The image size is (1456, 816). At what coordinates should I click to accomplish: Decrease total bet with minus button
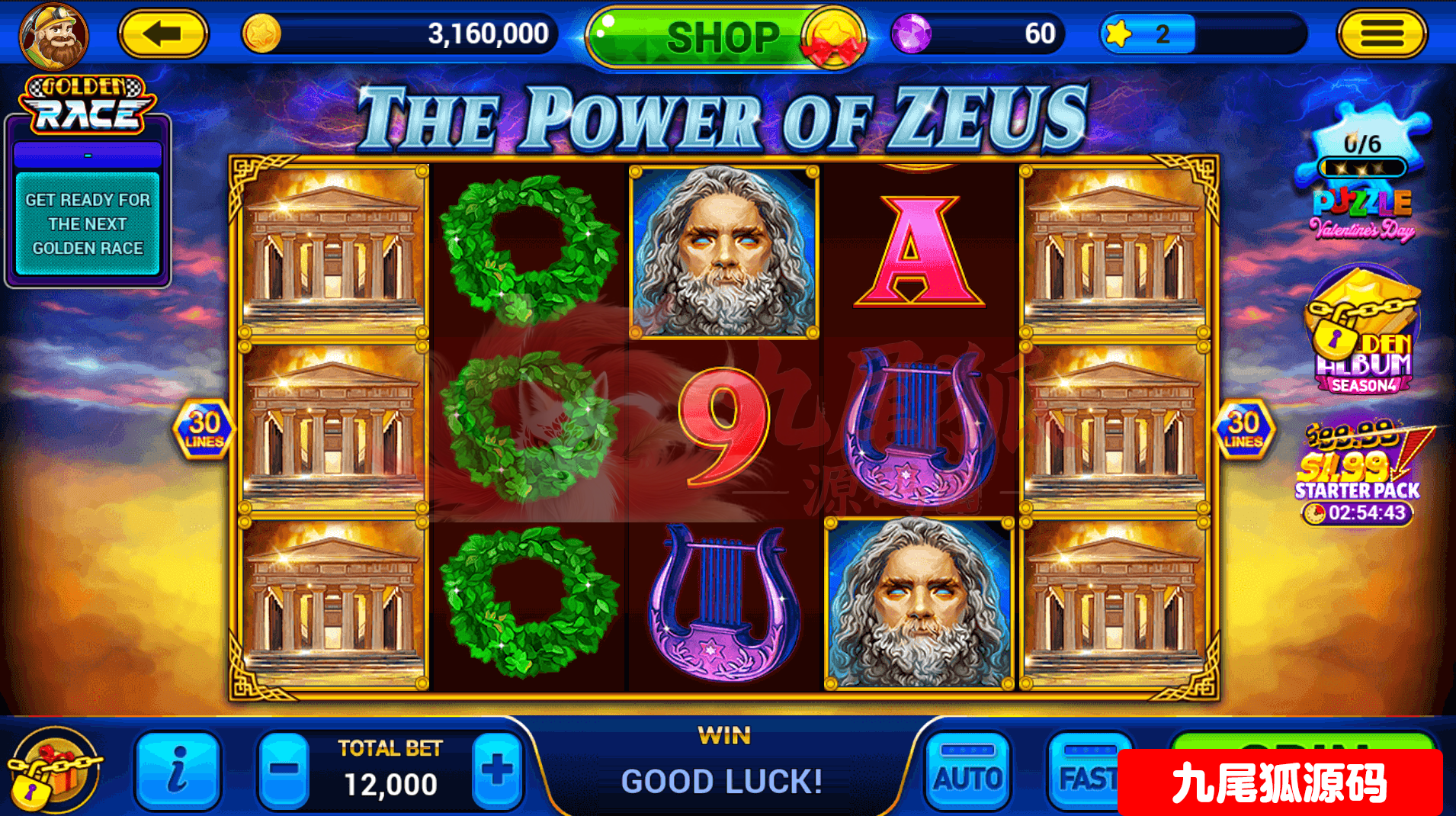pos(284,770)
